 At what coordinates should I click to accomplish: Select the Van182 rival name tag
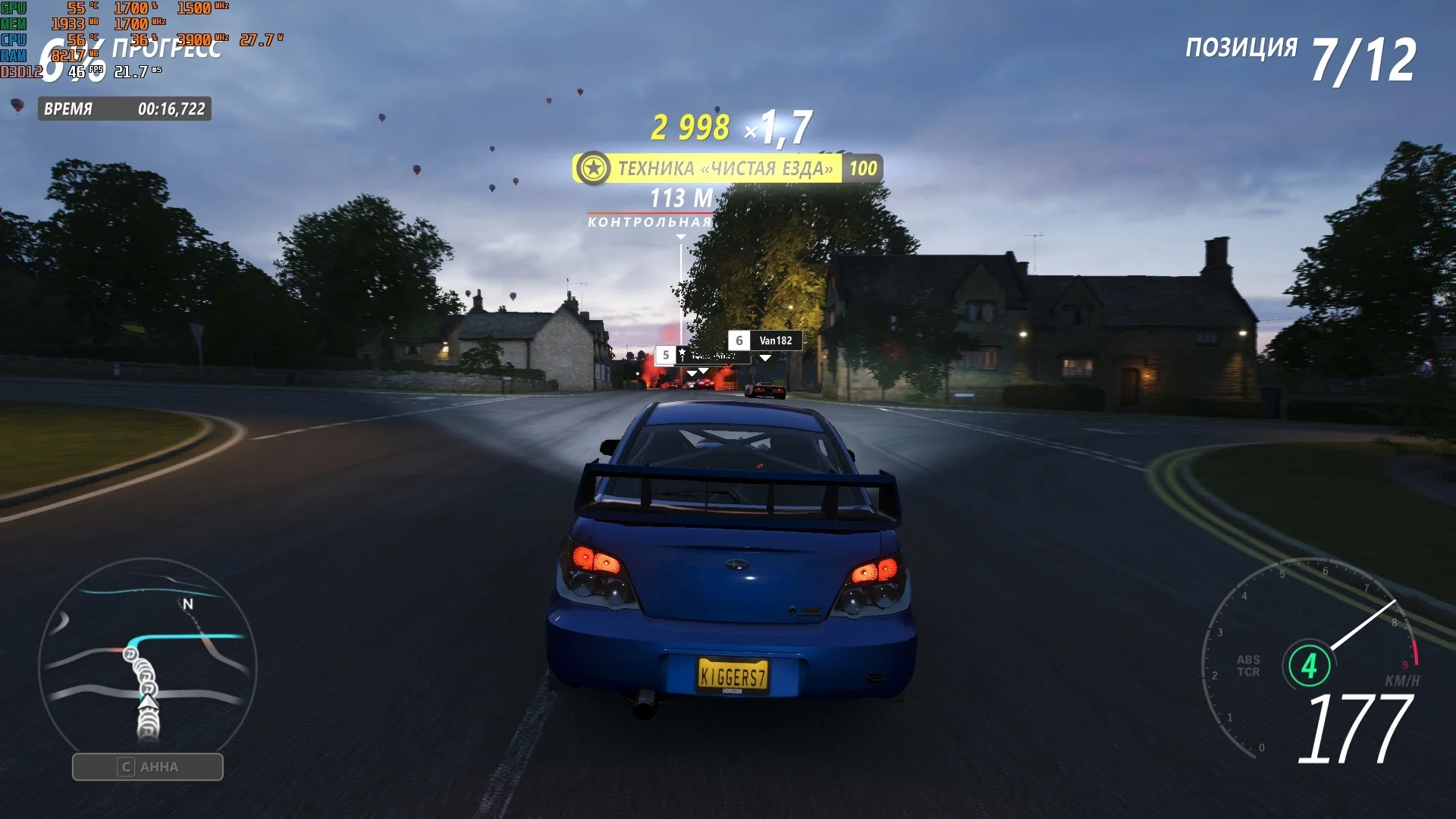click(x=765, y=341)
